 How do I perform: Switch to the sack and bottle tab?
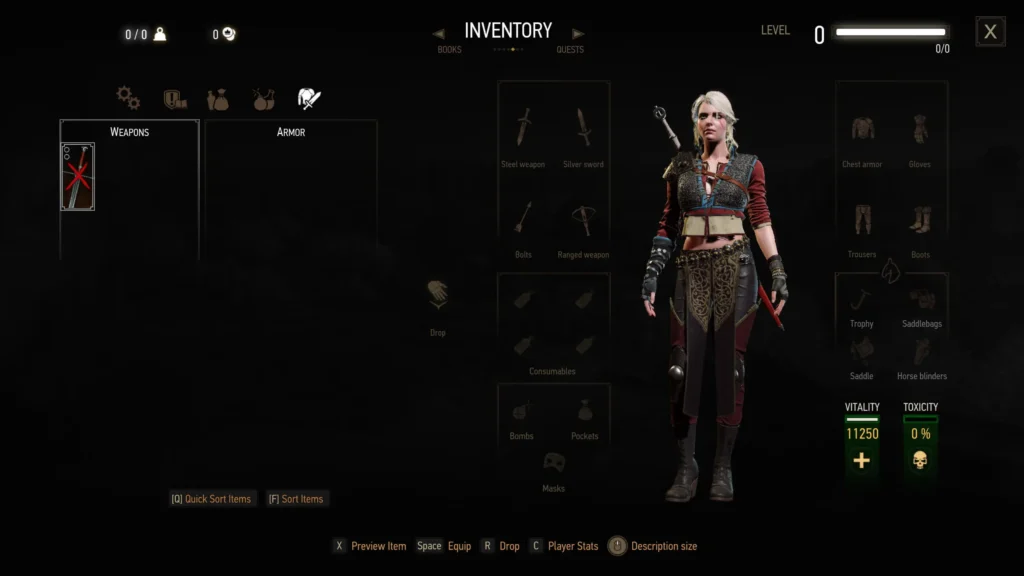(x=218, y=99)
